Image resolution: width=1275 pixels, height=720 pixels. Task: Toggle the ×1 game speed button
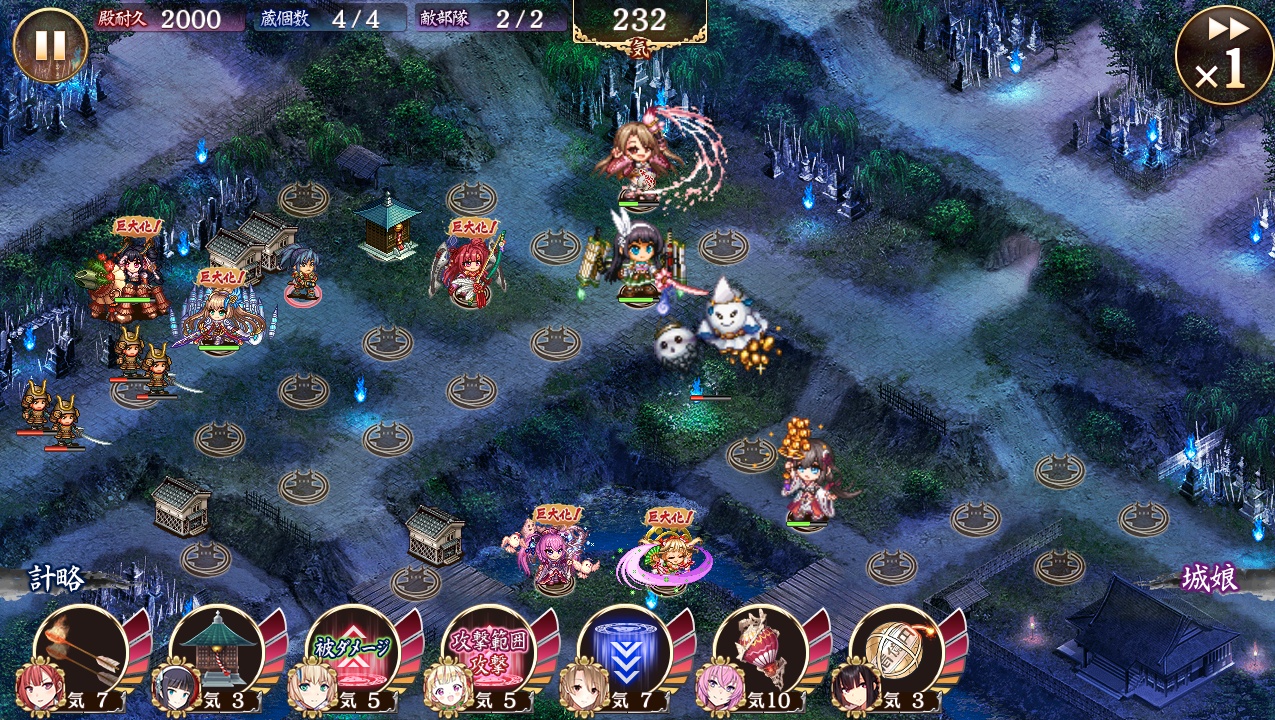pos(1224,55)
